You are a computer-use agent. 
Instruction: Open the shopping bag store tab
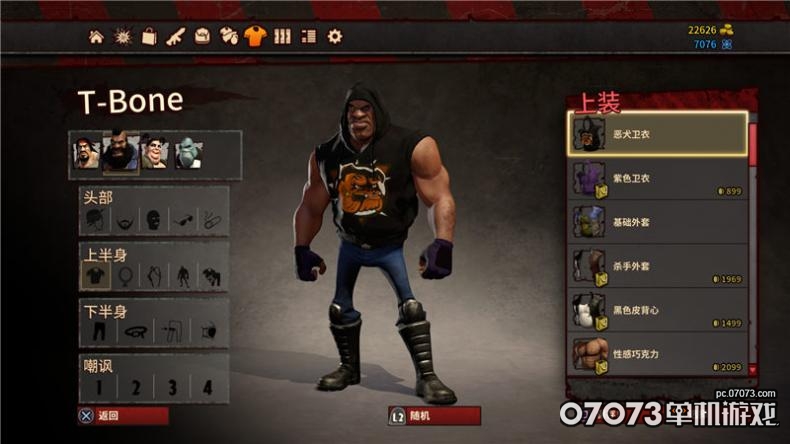[x=149, y=36]
